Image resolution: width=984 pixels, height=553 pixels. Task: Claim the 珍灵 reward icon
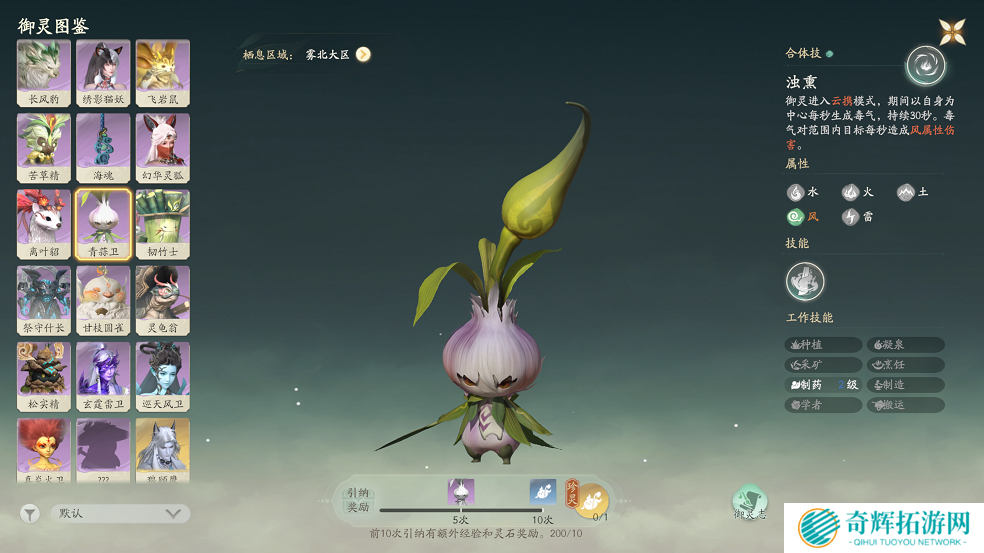[589, 497]
